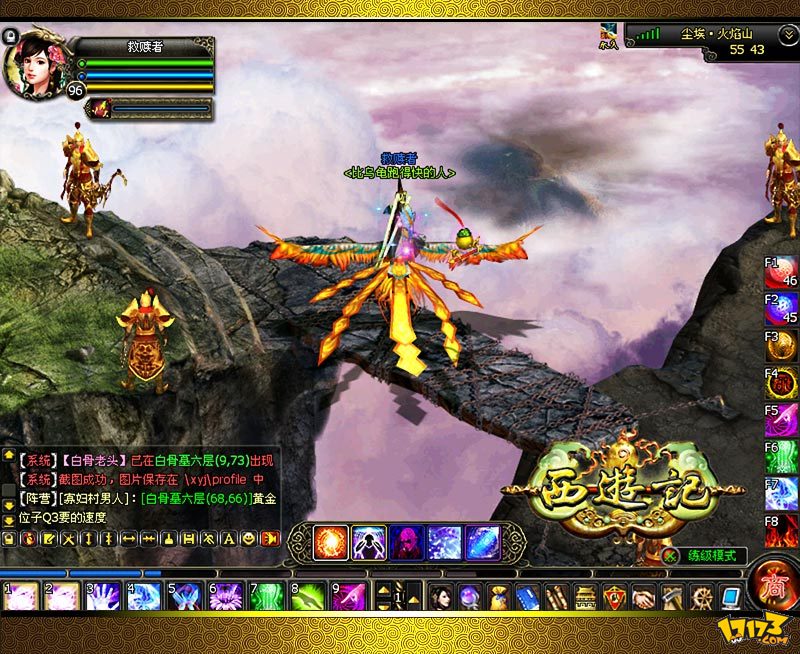
Task: Cast the fireball skill in the ornate bar
Action: (x=330, y=542)
